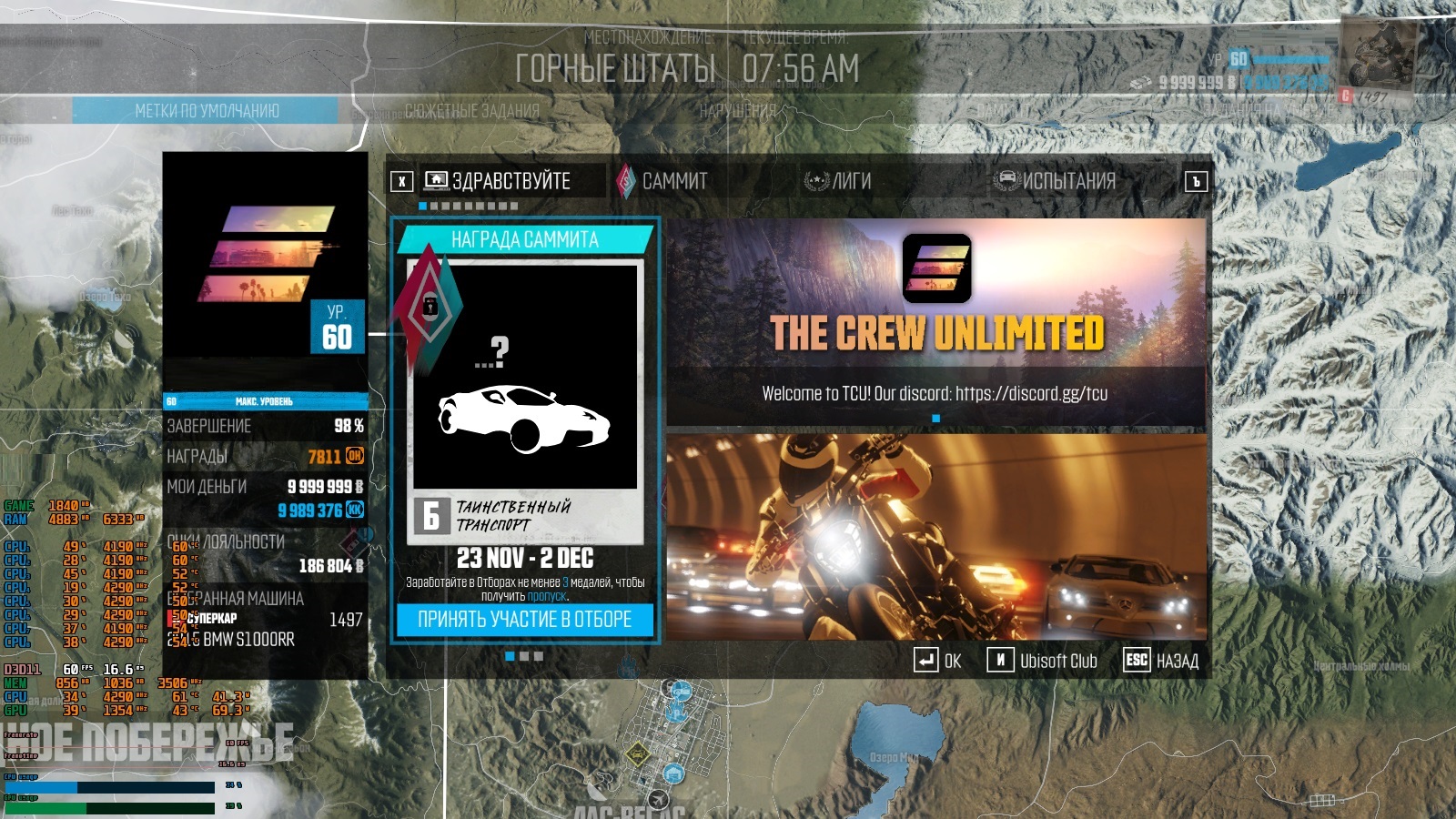
Task: Go back with the НАЗАД button
Action: click(x=1161, y=661)
